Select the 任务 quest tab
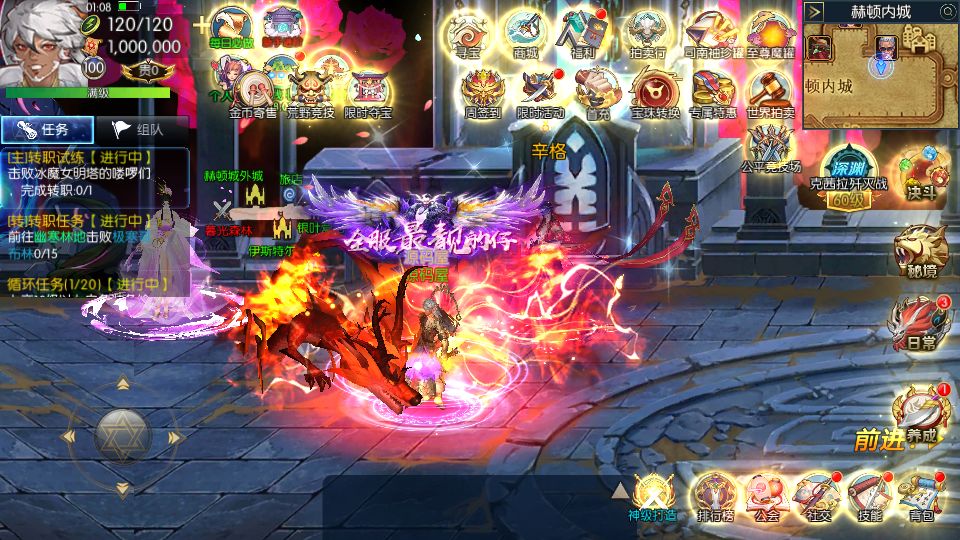 [48, 128]
